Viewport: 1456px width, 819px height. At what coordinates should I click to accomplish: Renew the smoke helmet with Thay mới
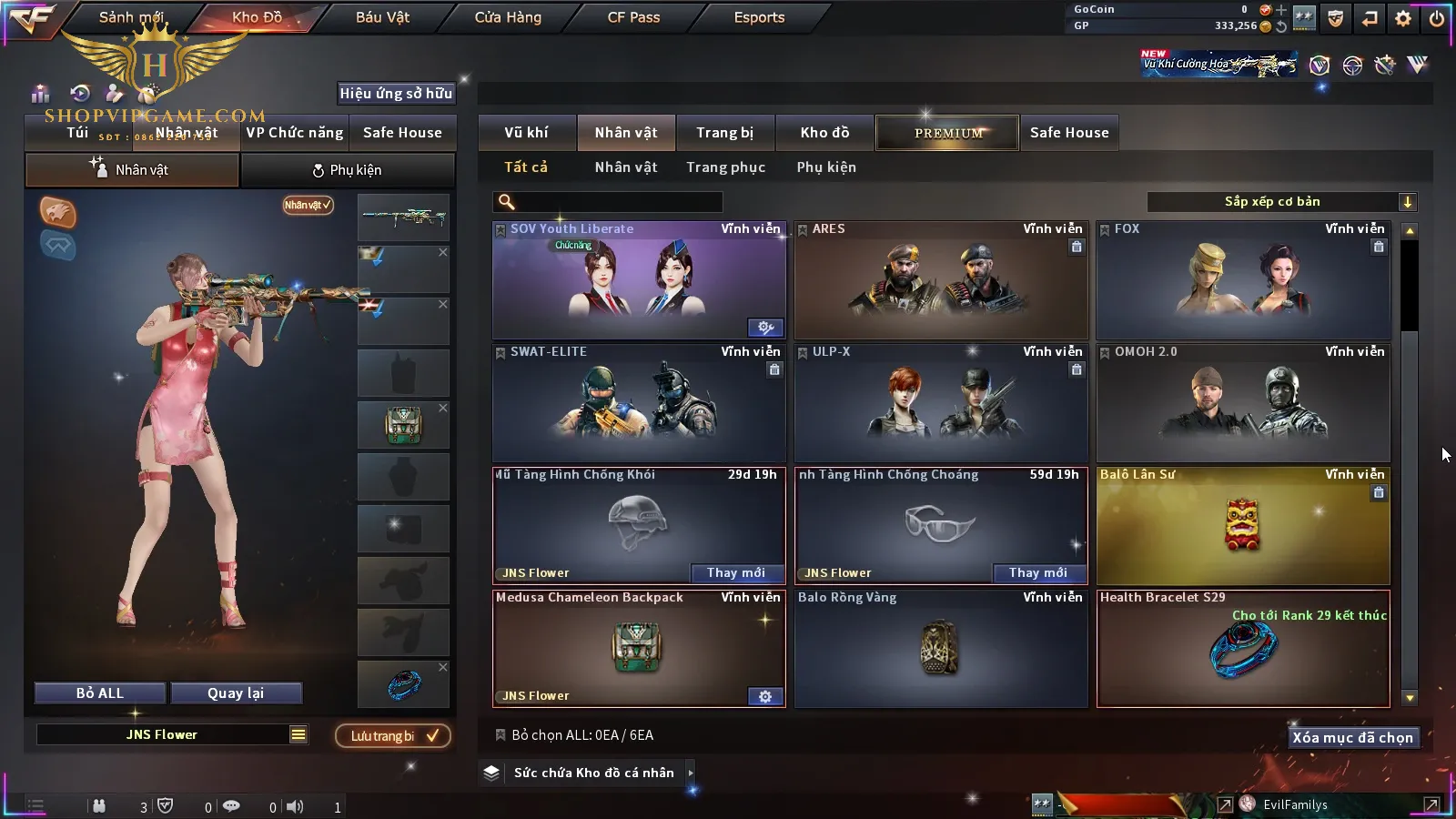pyautogui.click(x=735, y=572)
